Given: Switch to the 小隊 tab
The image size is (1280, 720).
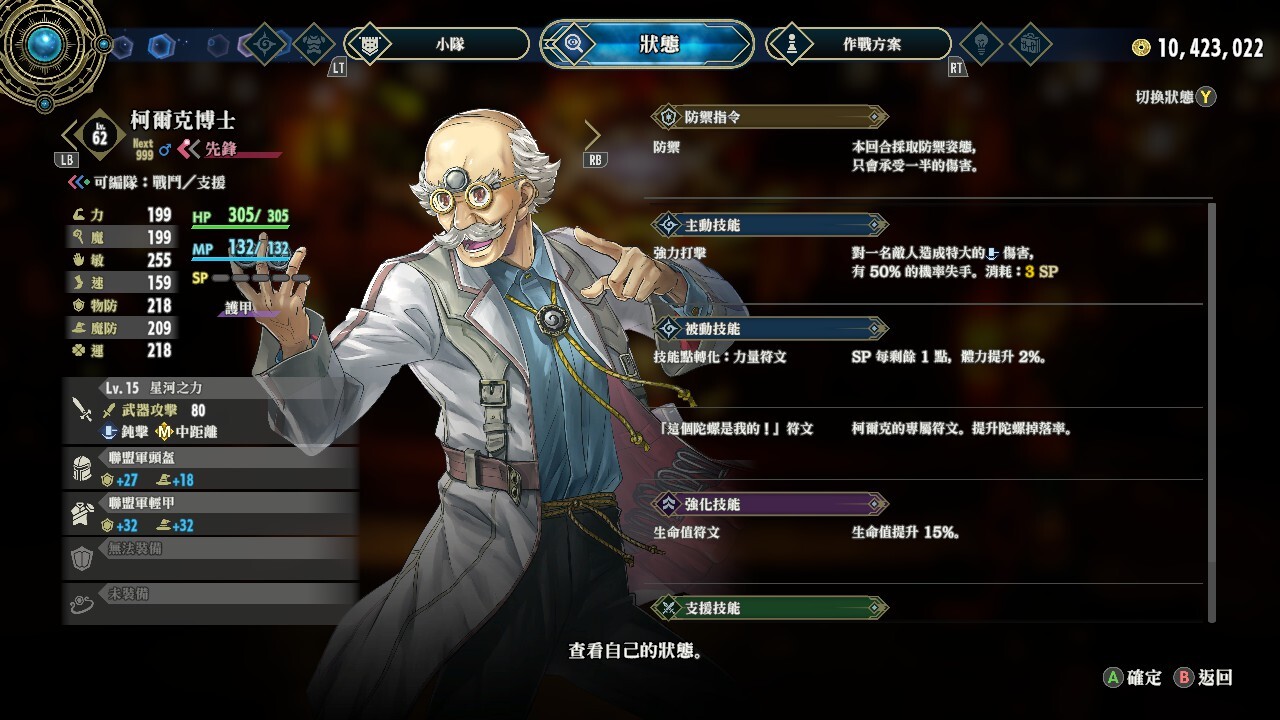Looking at the screenshot, I should (x=437, y=44).
